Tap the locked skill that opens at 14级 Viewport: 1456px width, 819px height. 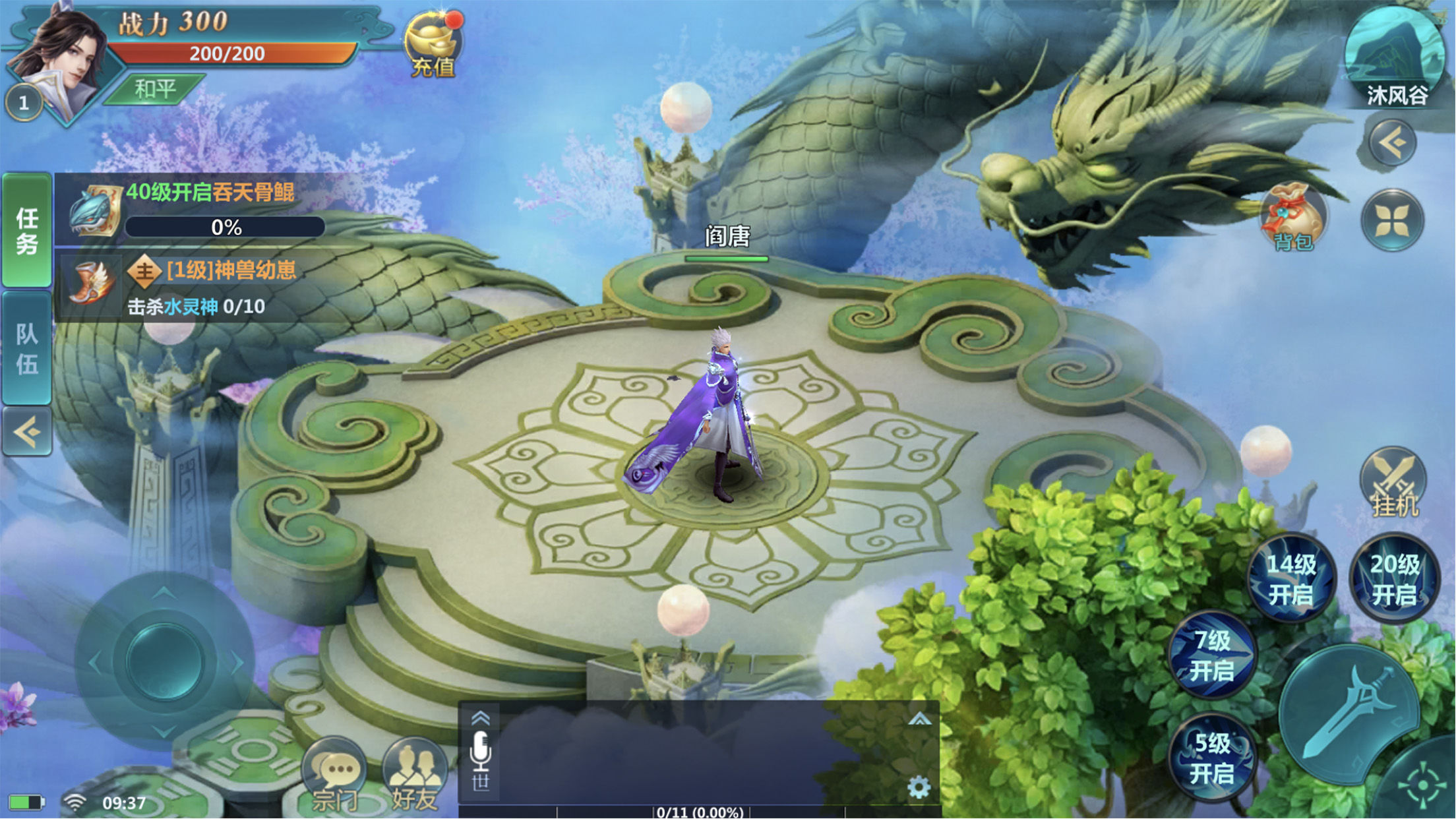pyautogui.click(x=1291, y=579)
